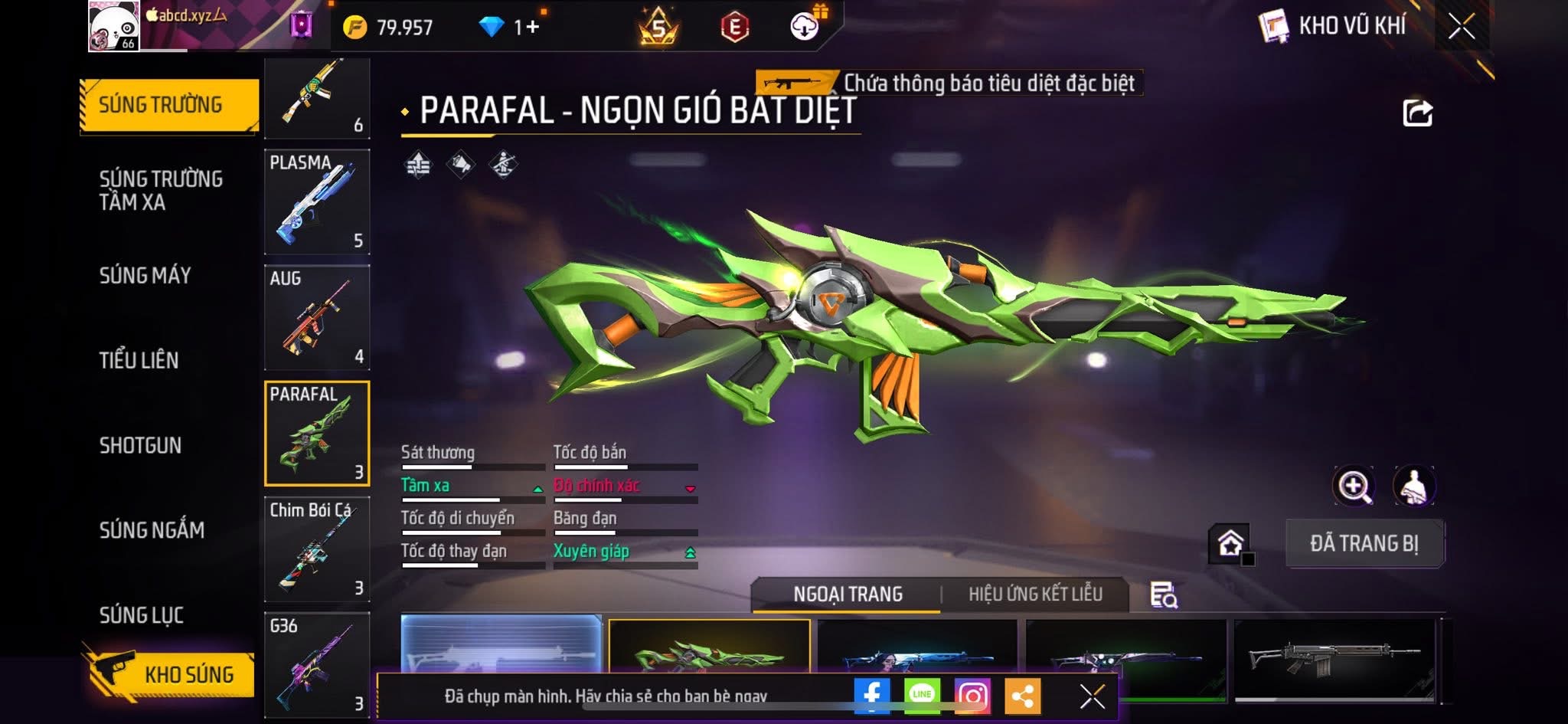Screen dimensions: 1568x724
Task: Open the Ngoại Trang tab
Action: click(x=848, y=594)
